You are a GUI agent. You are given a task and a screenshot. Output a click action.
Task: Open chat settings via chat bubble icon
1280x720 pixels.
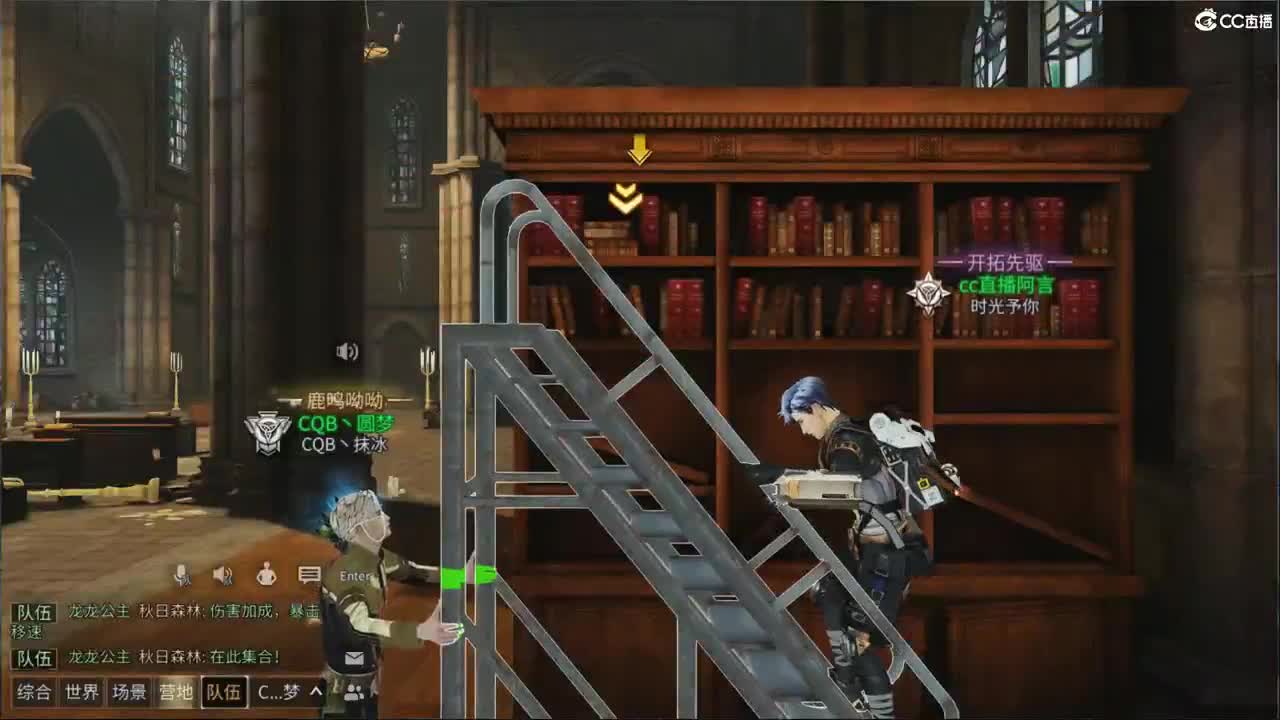(x=307, y=575)
